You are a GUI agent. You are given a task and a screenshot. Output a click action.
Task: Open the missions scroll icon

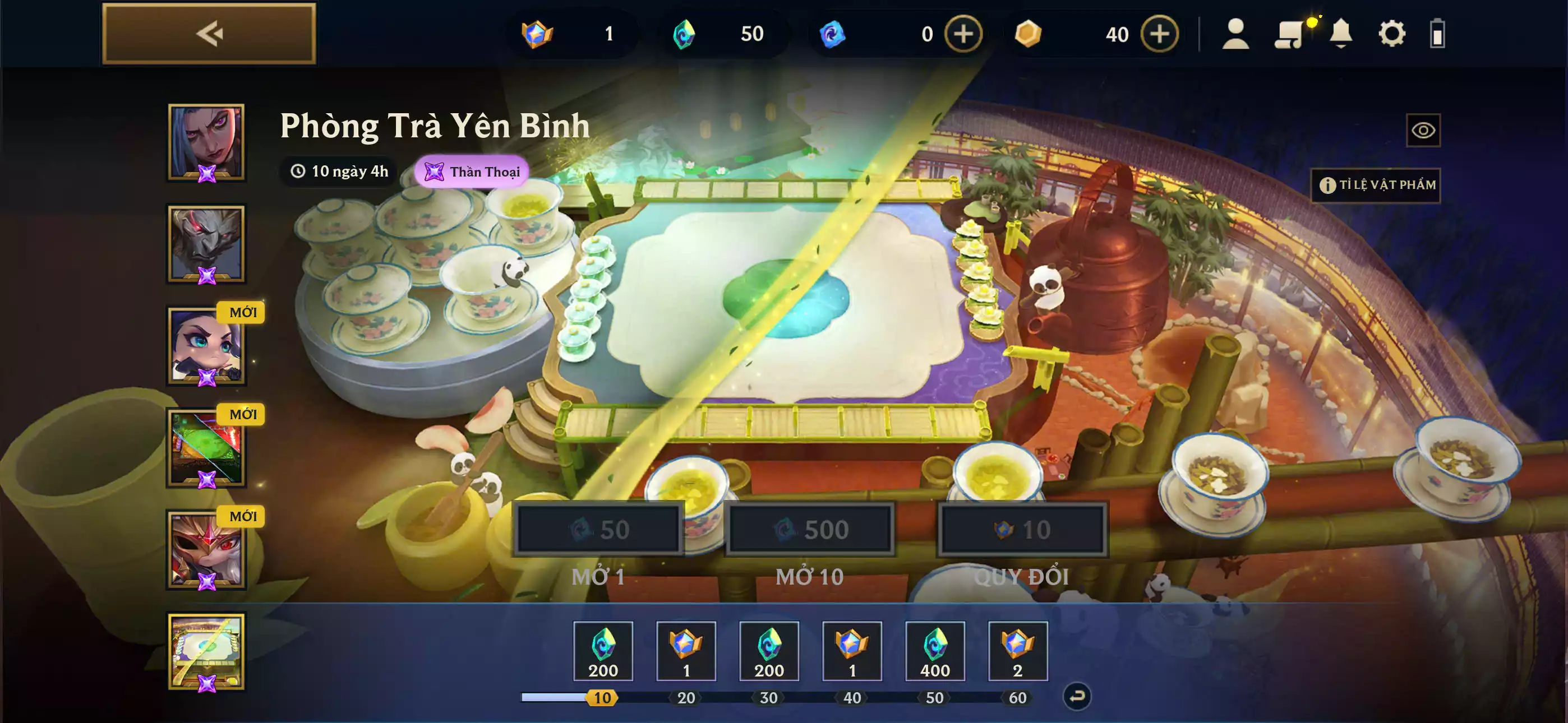tap(1290, 34)
